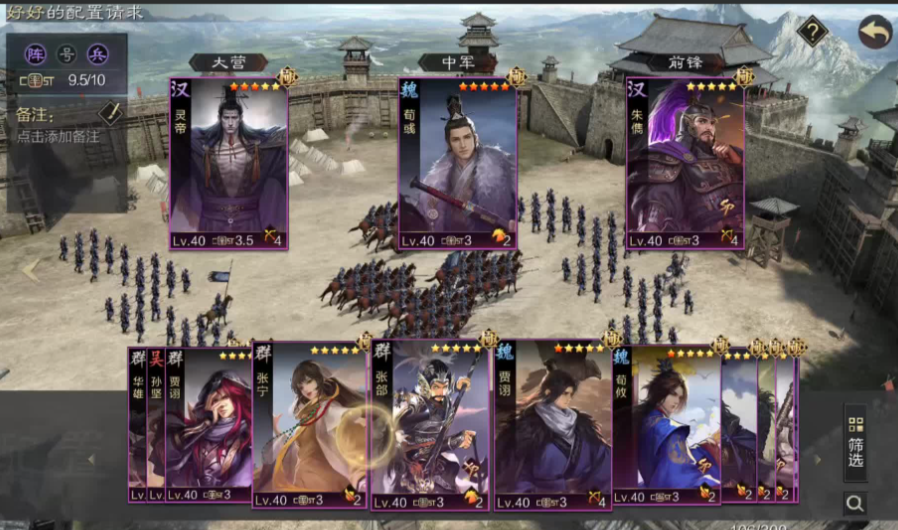Choose the 荀攸 blue-robed card
Screen dimensions: 898x530
click(x=668, y=425)
